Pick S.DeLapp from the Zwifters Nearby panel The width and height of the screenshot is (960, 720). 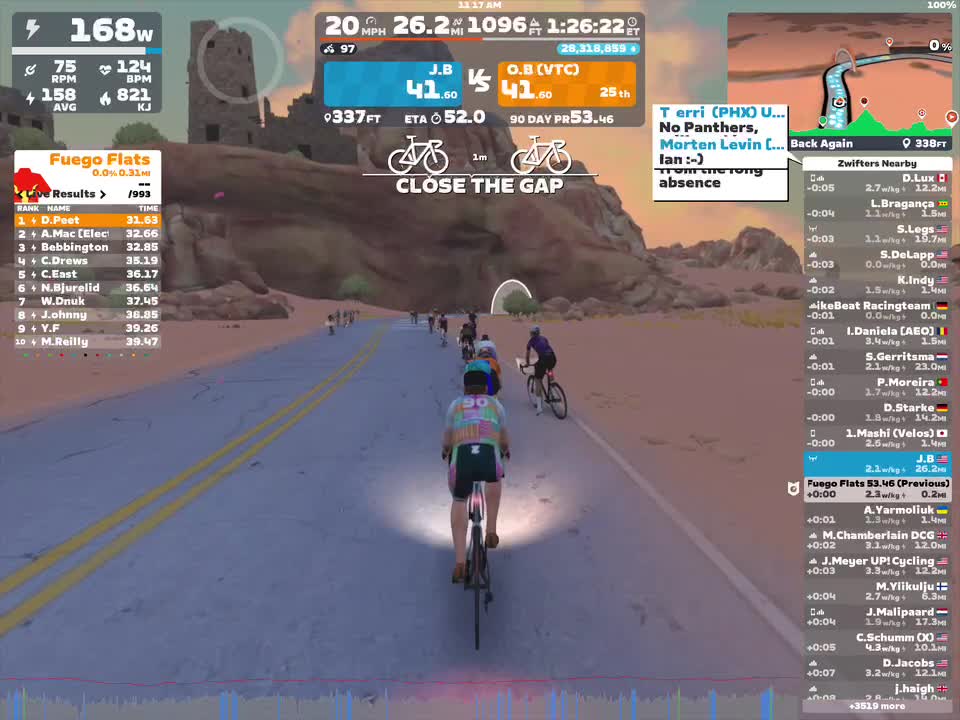point(878,259)
